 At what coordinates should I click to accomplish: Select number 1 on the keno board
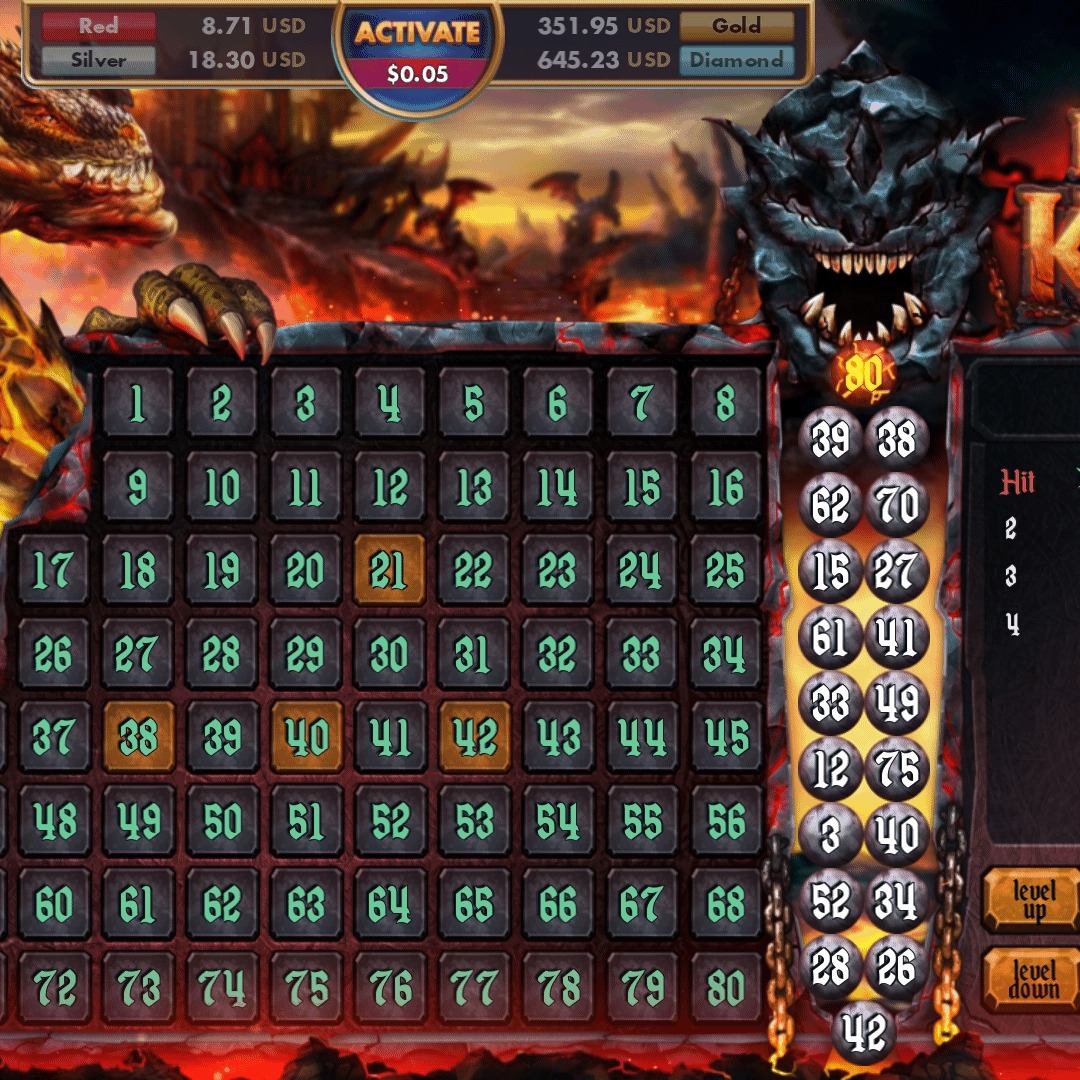click(137, 404)
